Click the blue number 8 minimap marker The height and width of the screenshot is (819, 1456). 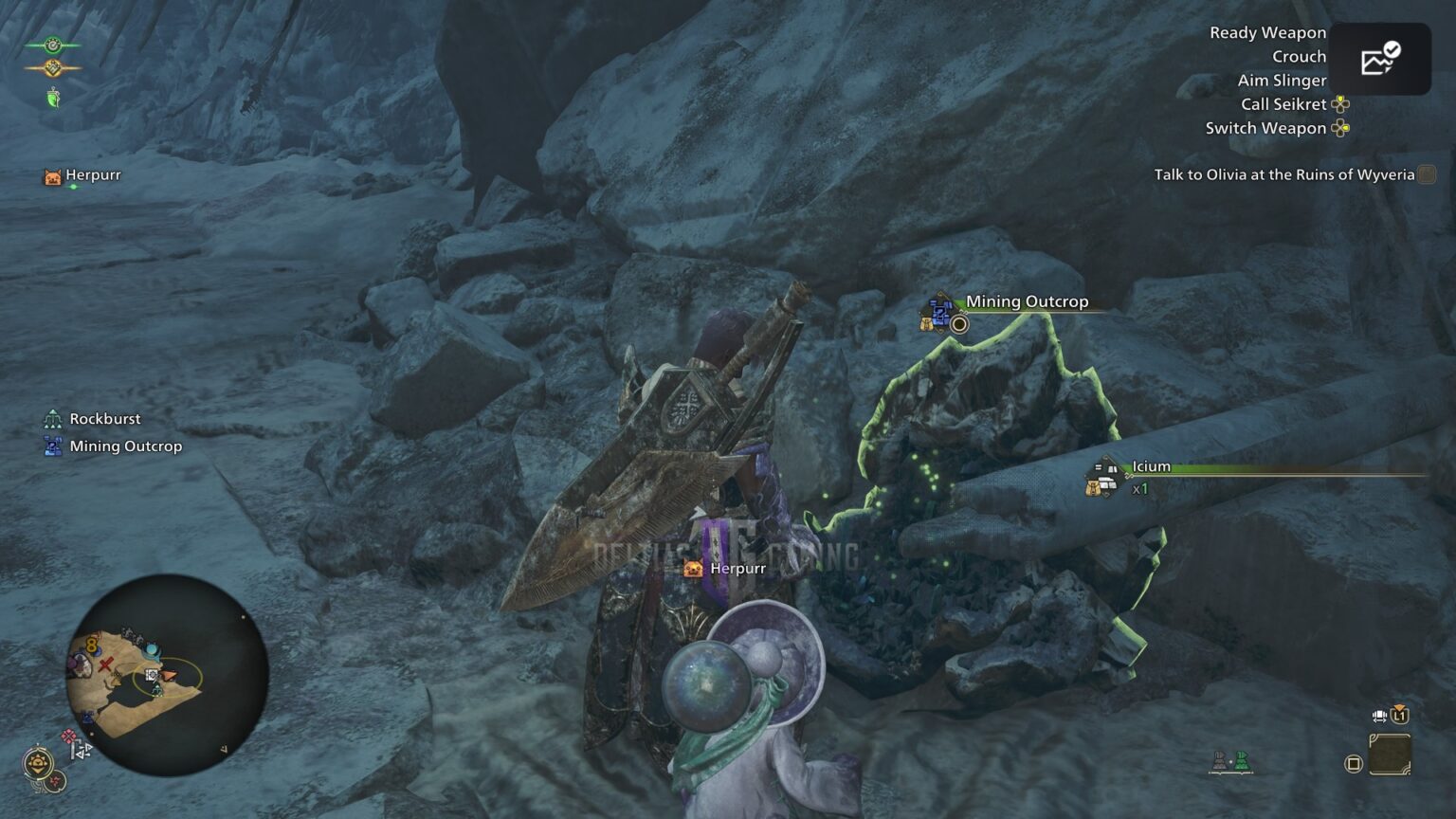(91, 645)
